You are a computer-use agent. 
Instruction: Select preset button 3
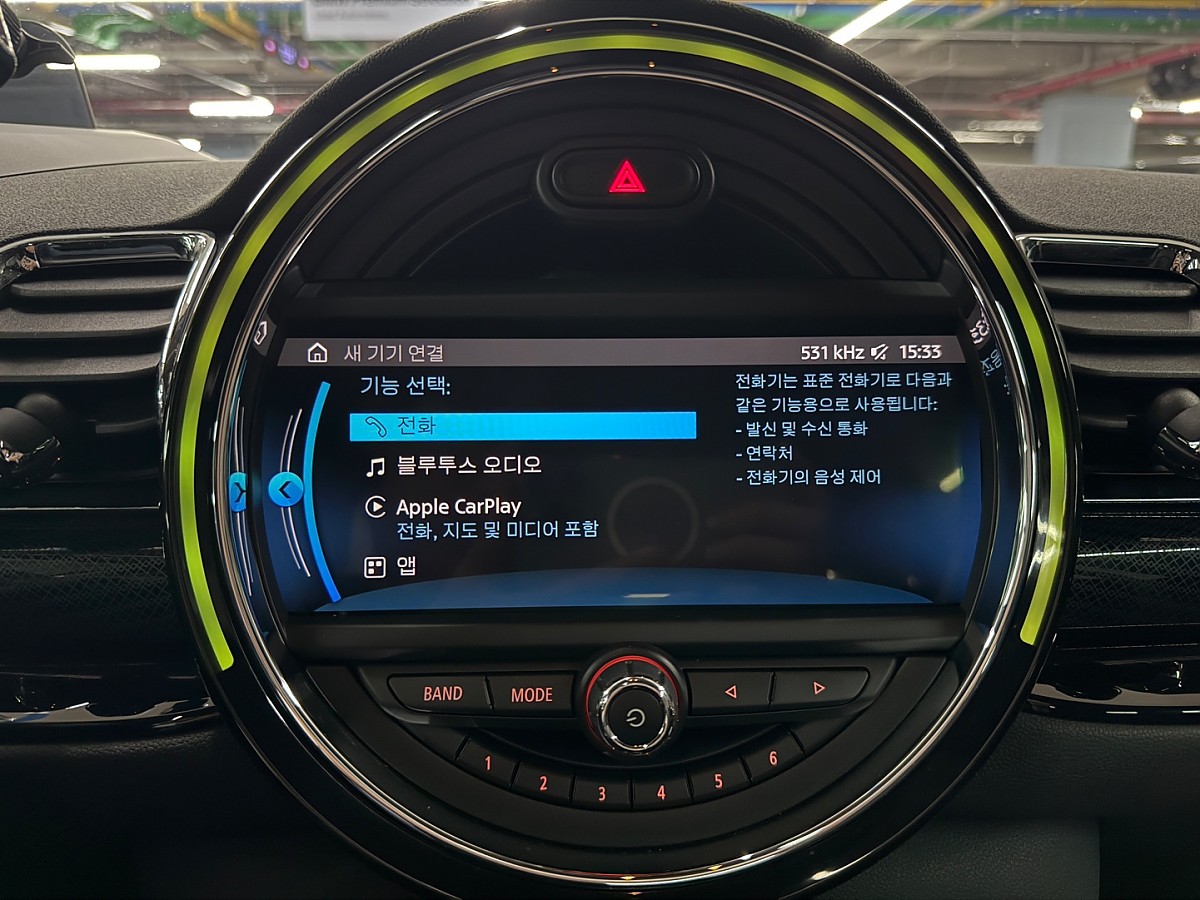[602, 794]
